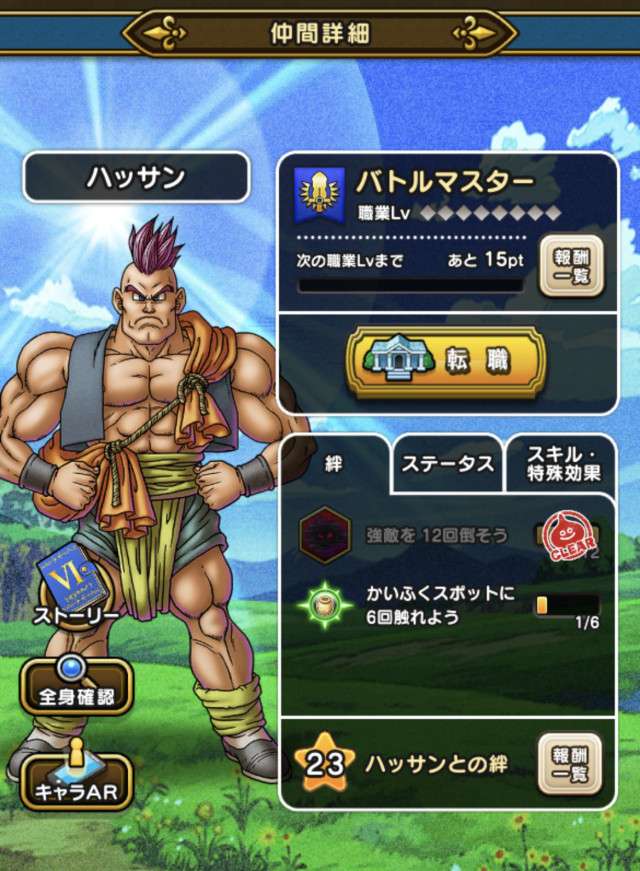Screen dimensions: 640x871
Task: Switch to the ステータス tab
Action: click(447, 464)
